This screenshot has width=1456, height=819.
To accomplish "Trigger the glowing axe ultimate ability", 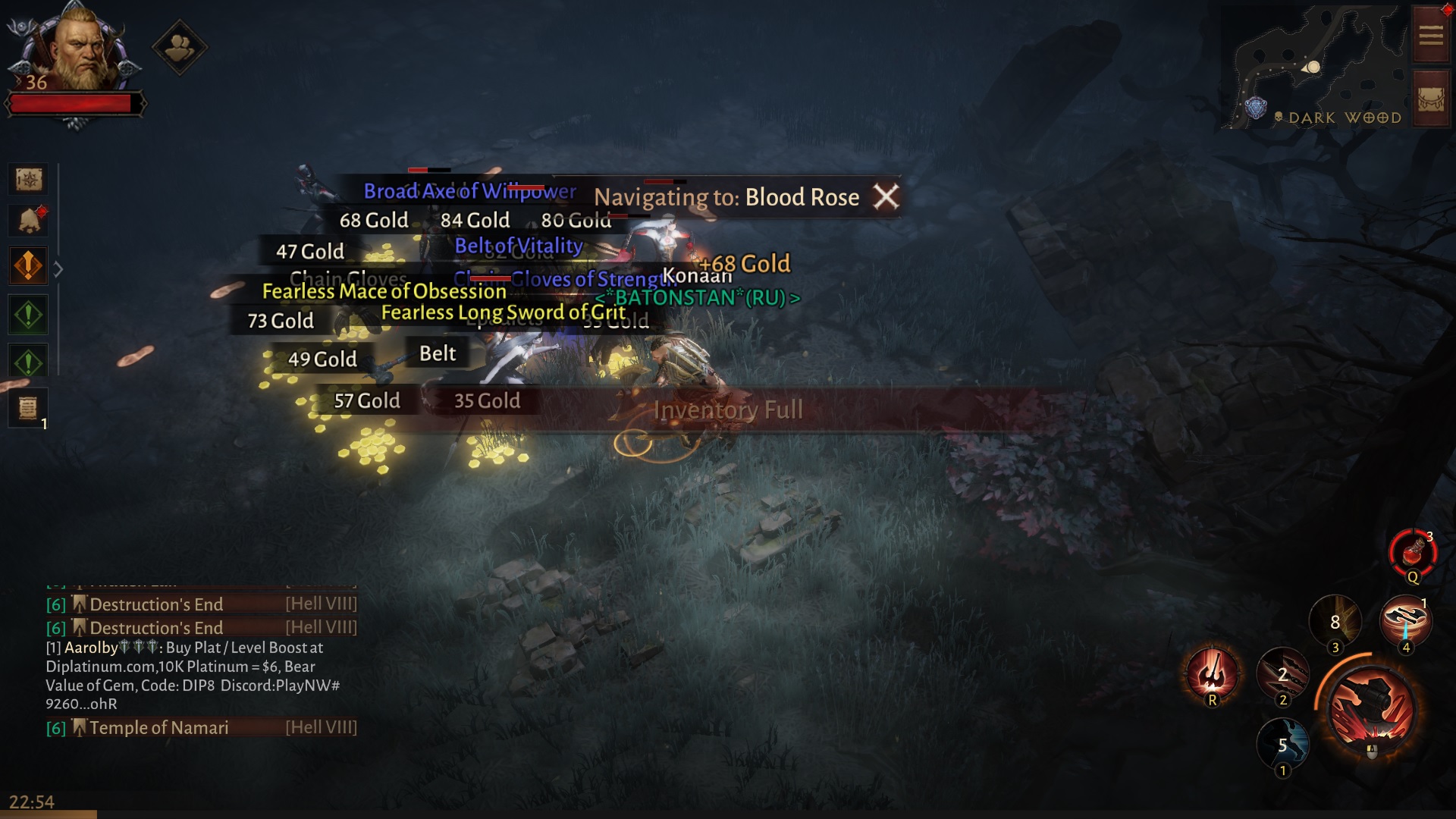I will pos(1212,672).
